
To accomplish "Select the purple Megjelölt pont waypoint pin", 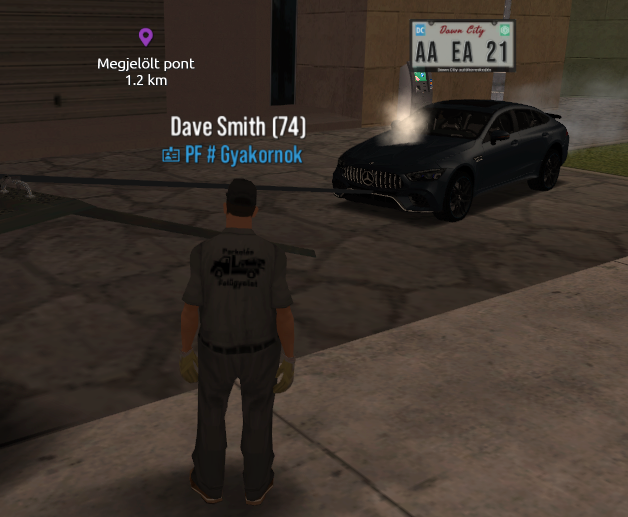I will (x=146, y=38).
